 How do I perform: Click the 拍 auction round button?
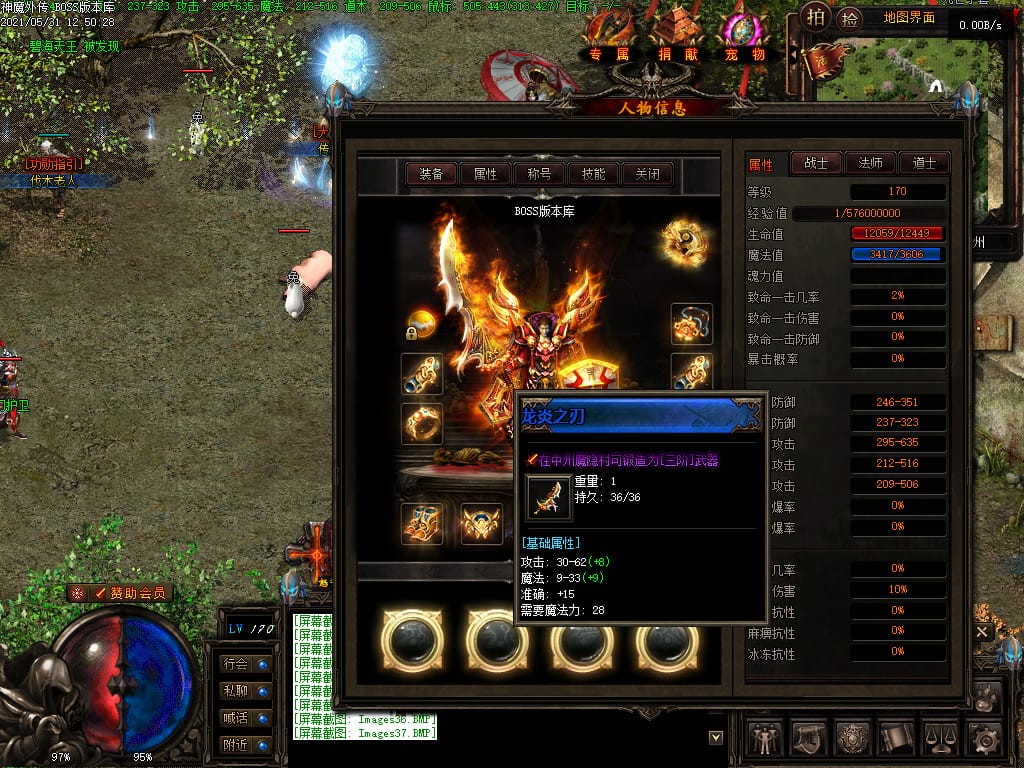point(817,17)
